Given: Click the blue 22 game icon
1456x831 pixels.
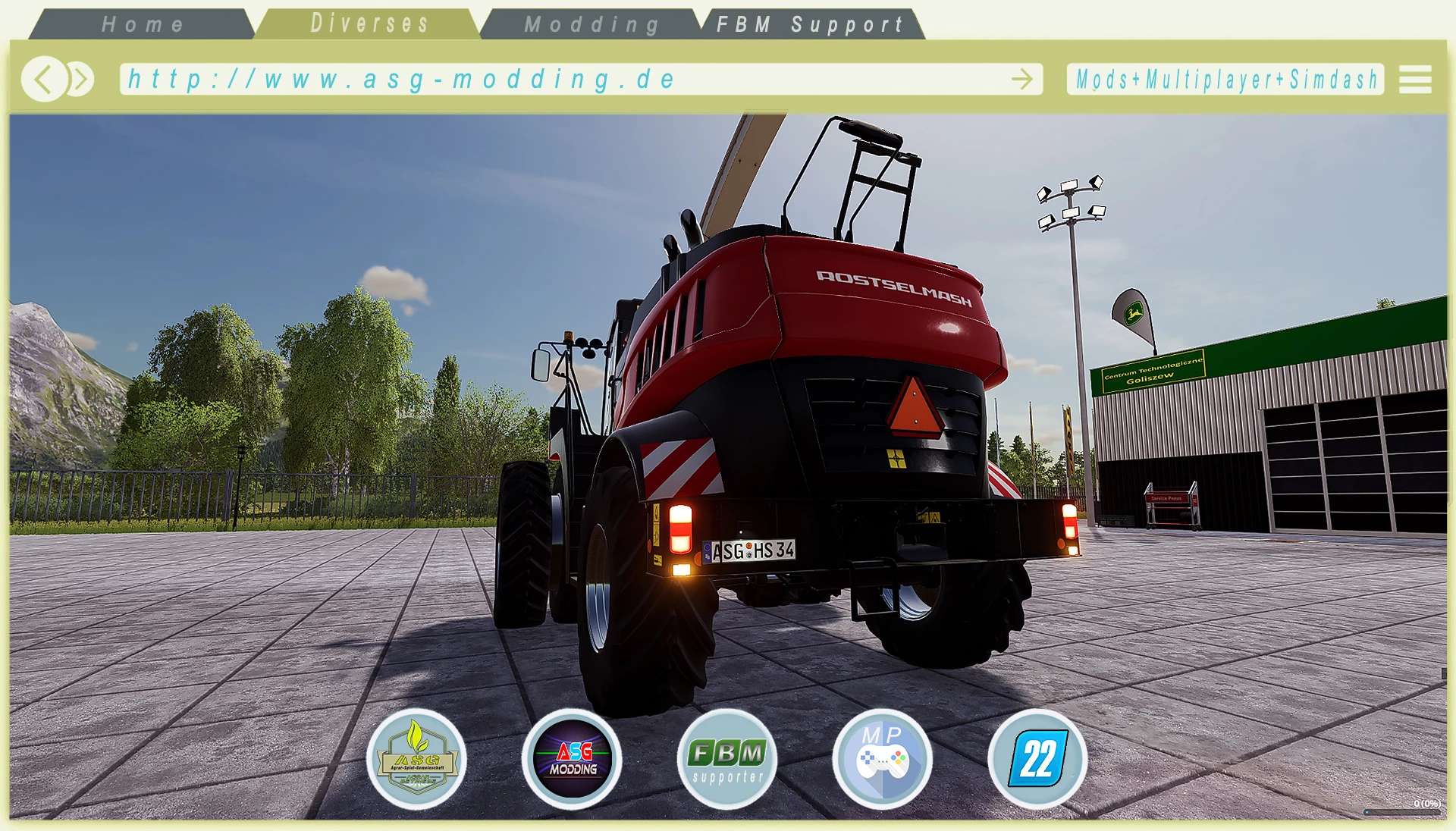Looking at the screenshot, I should click(1037, 759).
